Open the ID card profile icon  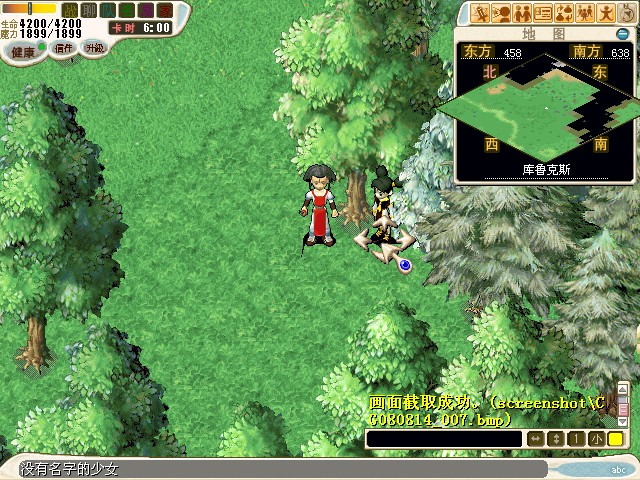click(543, 13)
